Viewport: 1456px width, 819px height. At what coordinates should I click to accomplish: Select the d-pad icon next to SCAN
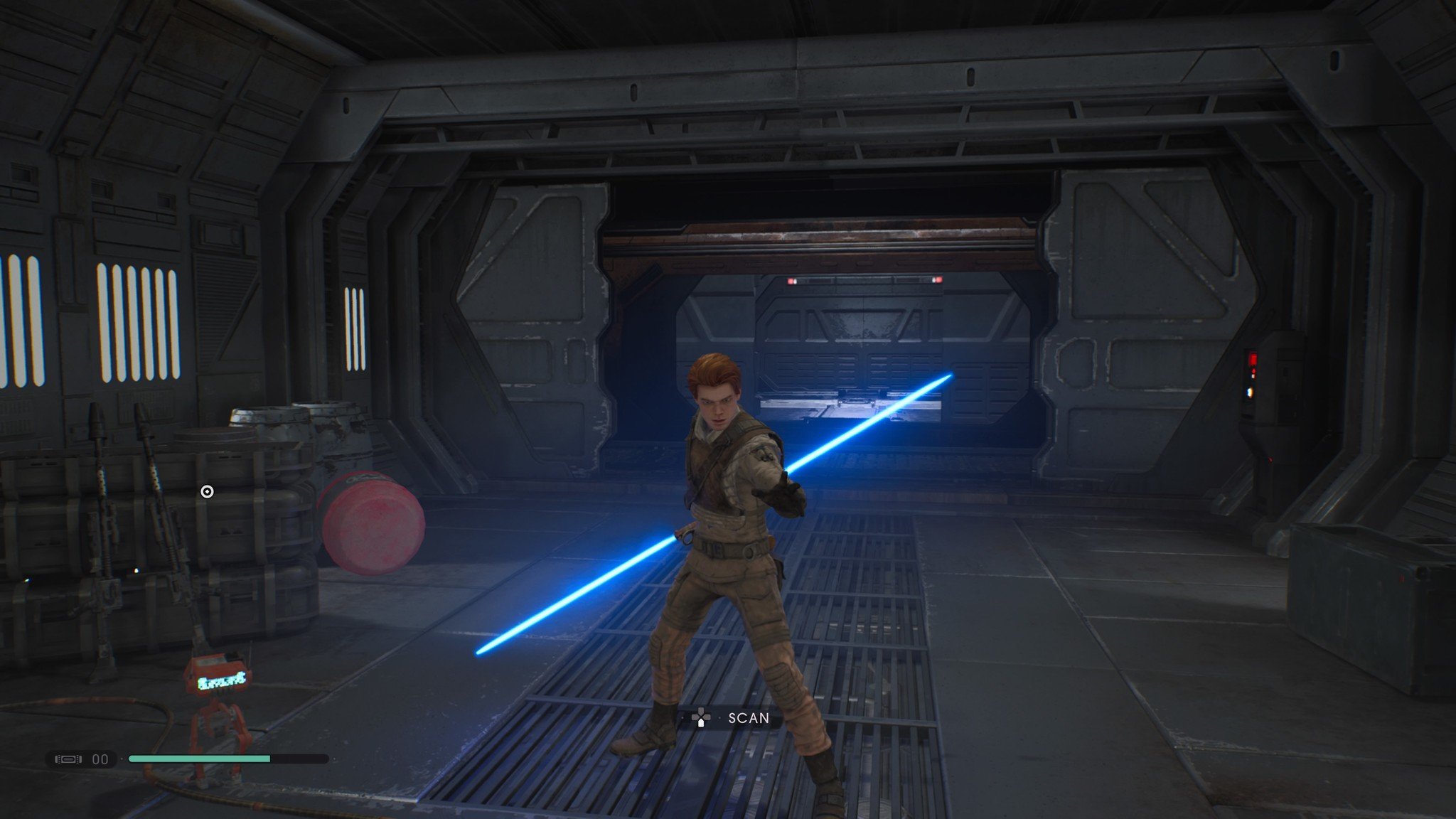702,717
